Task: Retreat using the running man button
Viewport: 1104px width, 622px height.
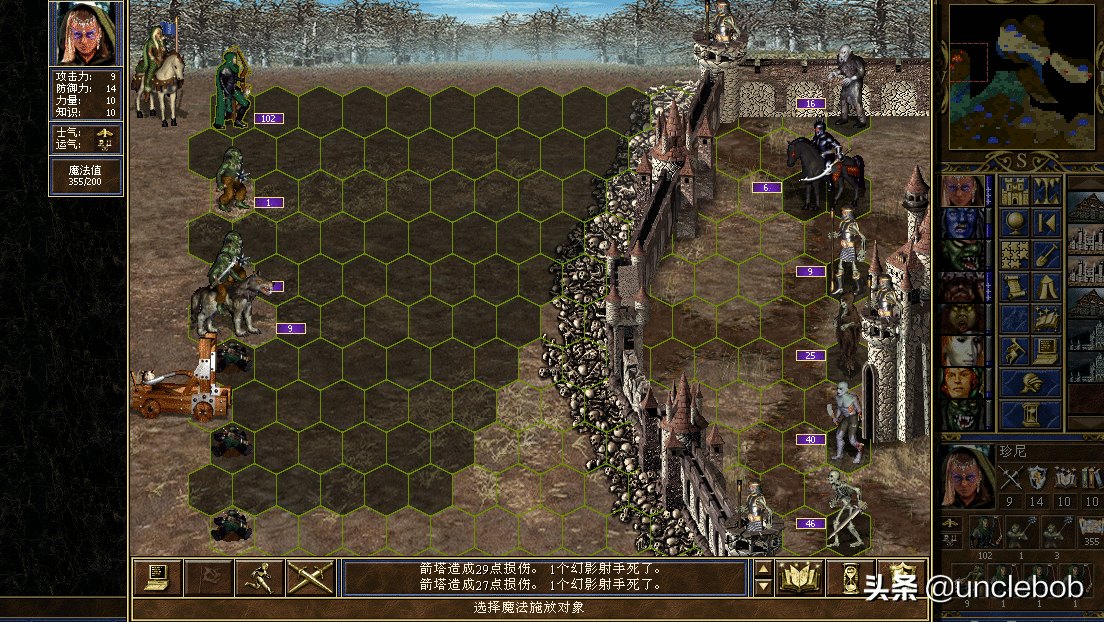Action: 259,577
